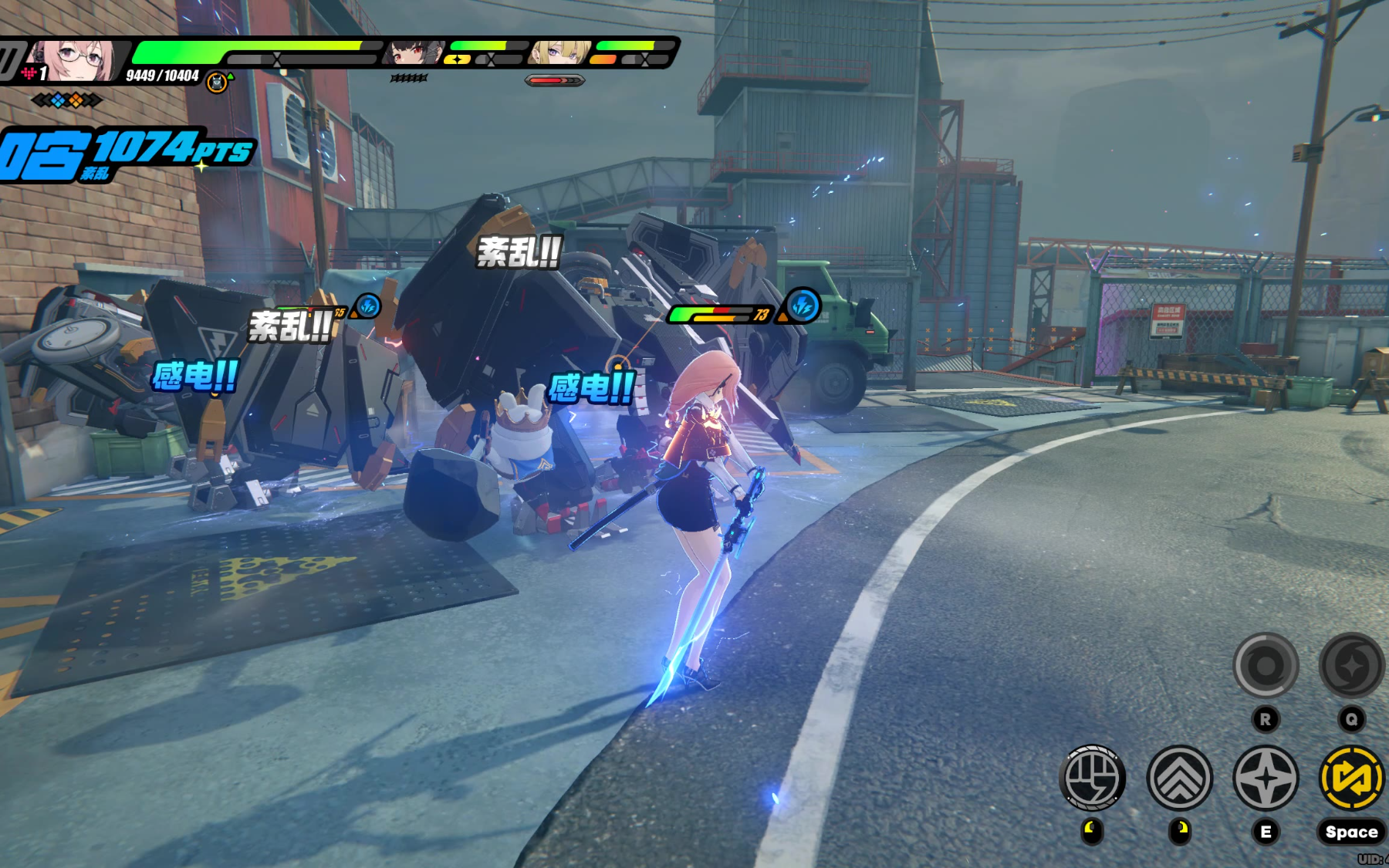This screenshot has height=868, width=1389.
Task: Activate the double-chevron dodge button
Action: pyautogui.click(x=1179, y=778)
